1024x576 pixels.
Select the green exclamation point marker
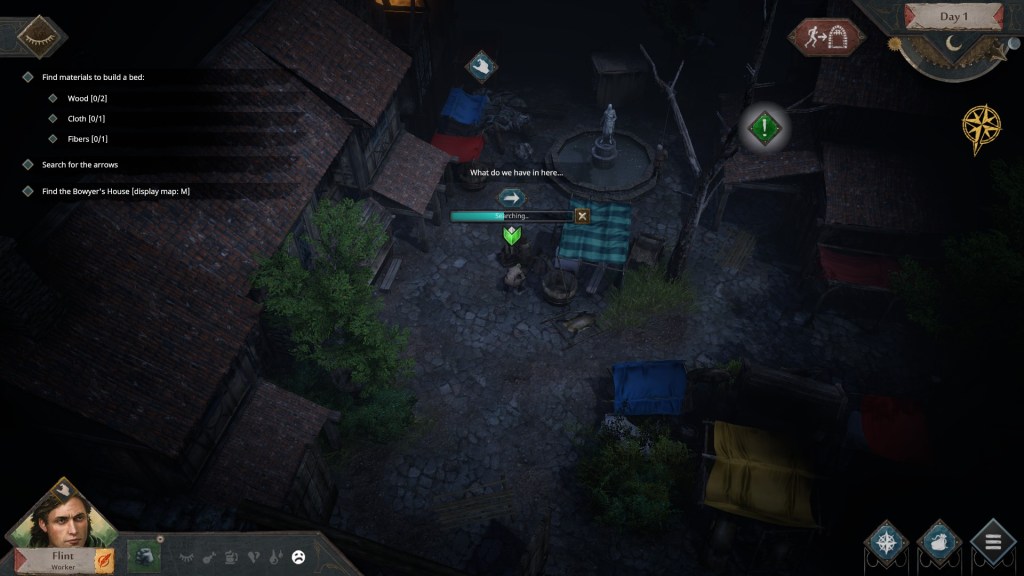tap(765, 128)
